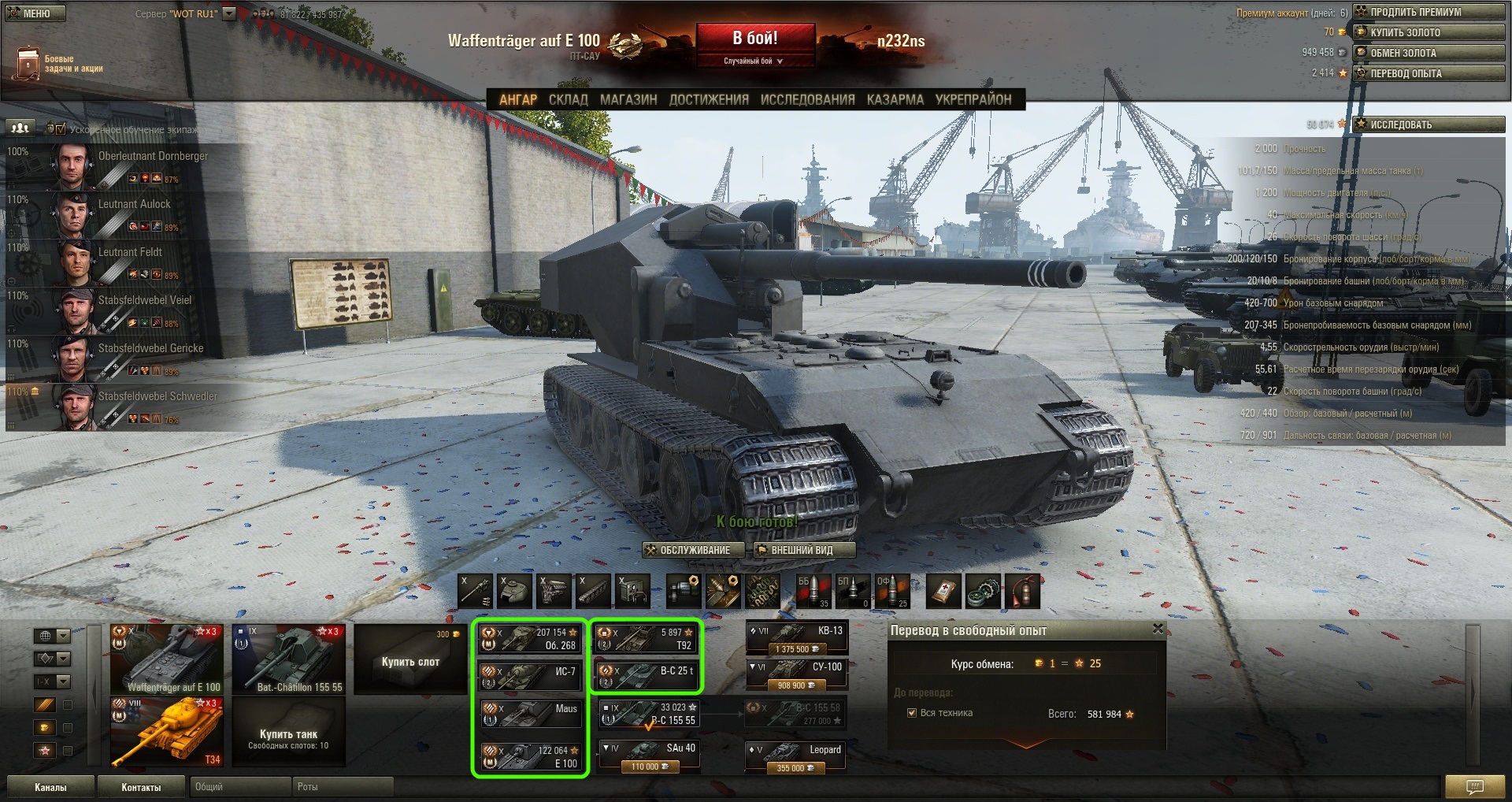Start the battle with "В бой!" button
Viewport: 1512px width, 802px height.
point(754,39)
